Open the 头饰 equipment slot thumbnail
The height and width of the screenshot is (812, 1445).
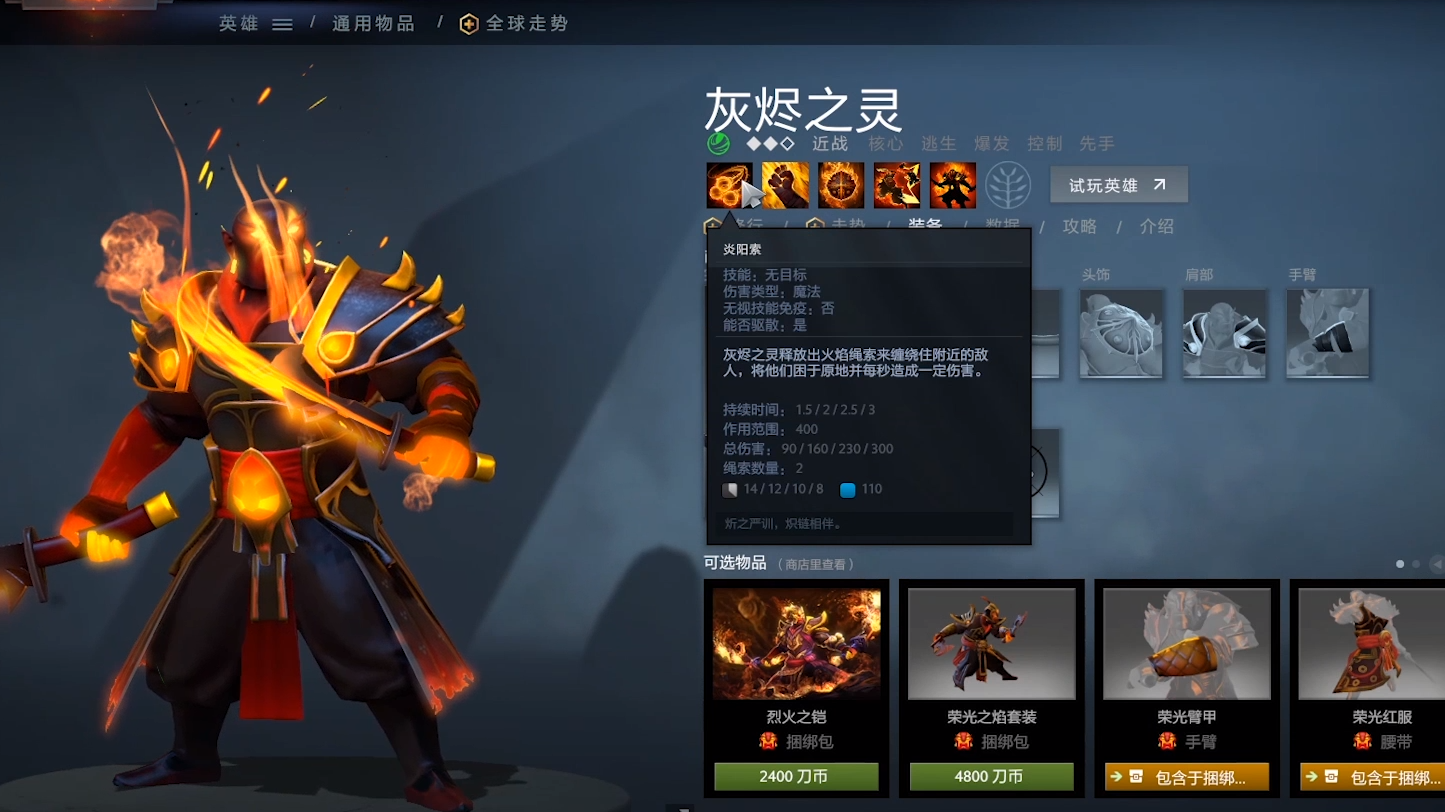[1120, 333]
